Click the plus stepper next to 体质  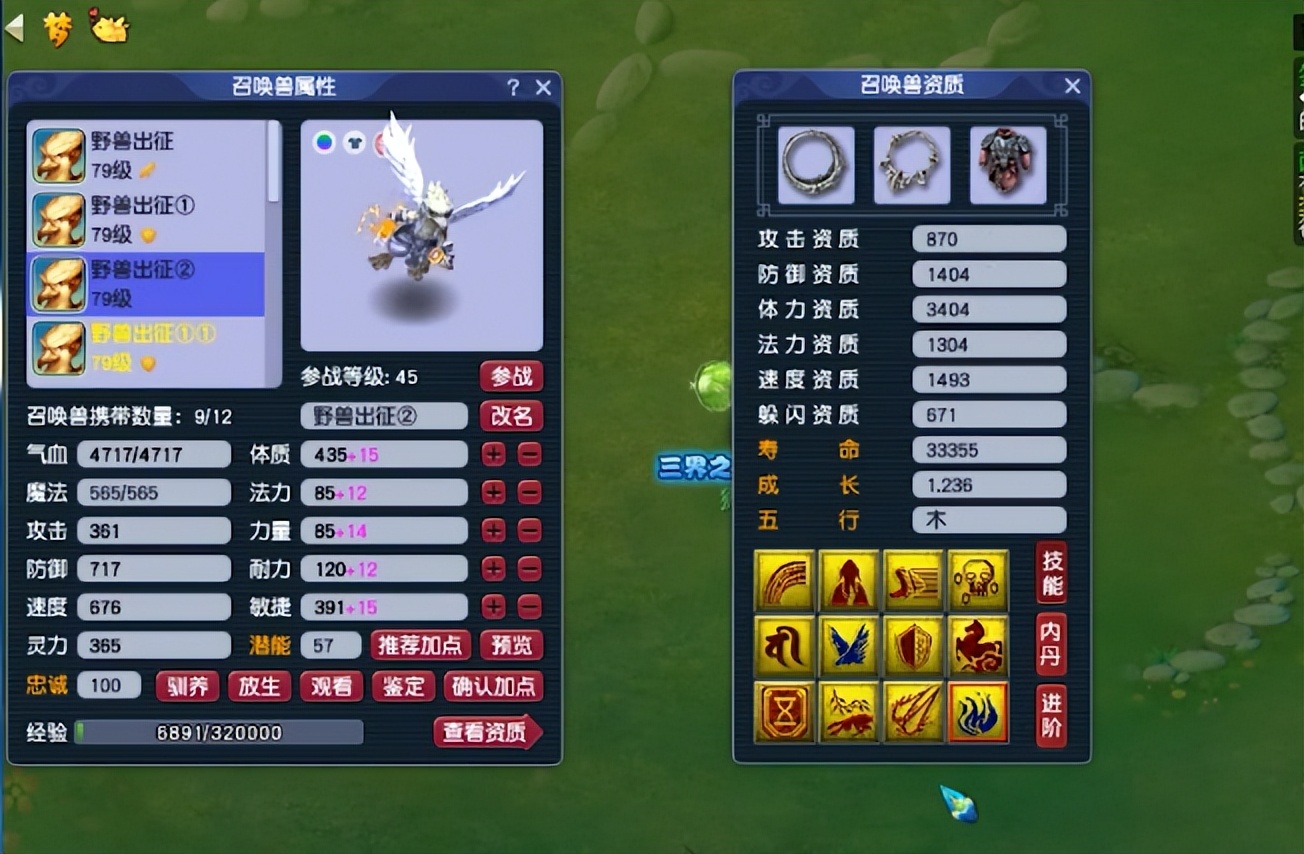point(493,454)
